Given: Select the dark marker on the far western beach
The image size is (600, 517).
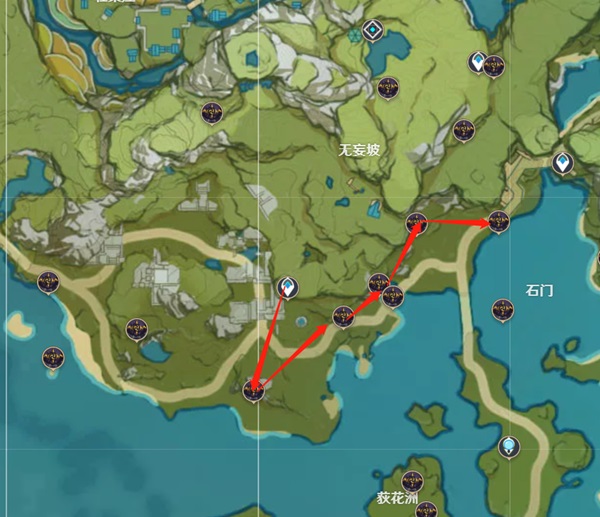Looking at the screenshot, I should pyautogui.click(x=48, y=282).
